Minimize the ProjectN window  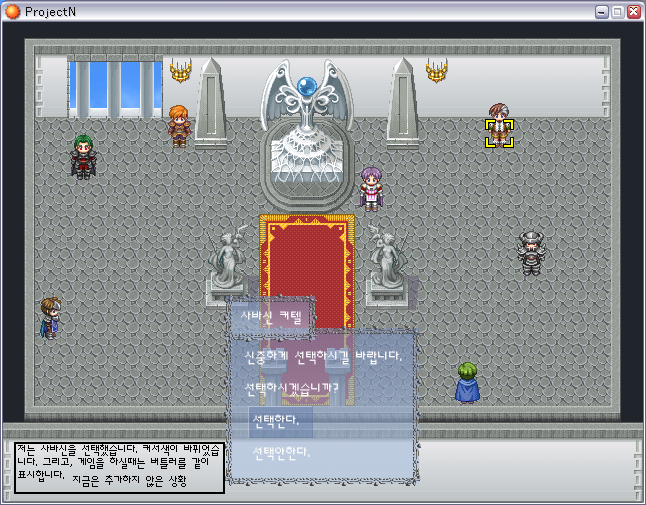point(602,12)
